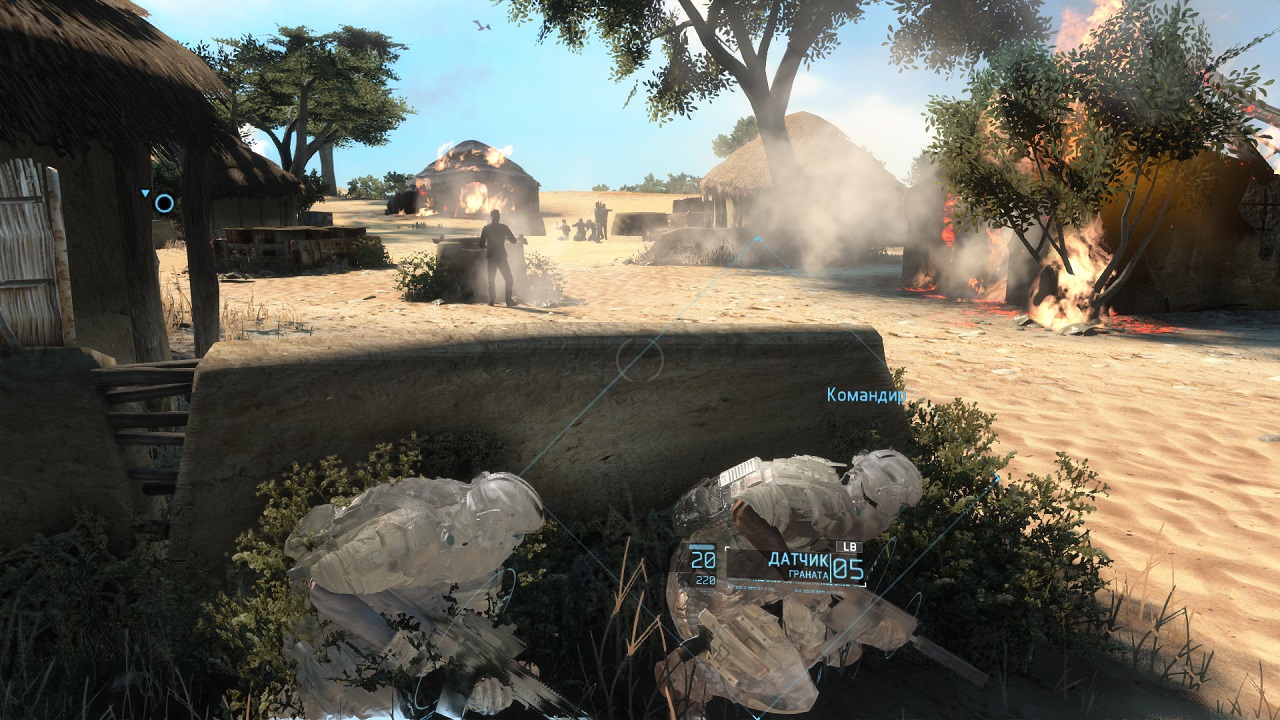1280x720 pixels.
Task: Select the Командир teammate name tag
Action: [x=866, y=395]
